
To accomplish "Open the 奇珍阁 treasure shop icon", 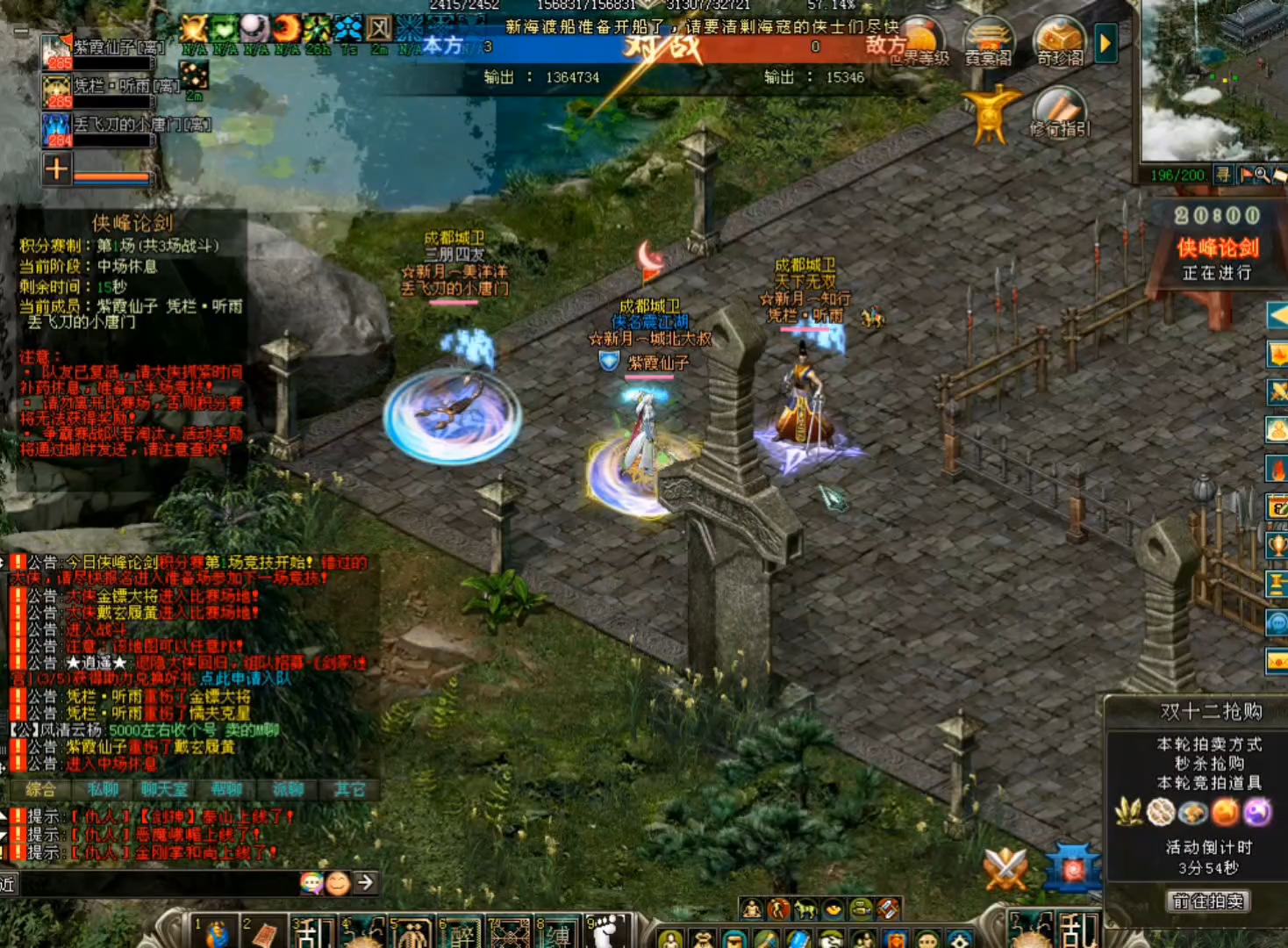I will tap(1059, 43).
